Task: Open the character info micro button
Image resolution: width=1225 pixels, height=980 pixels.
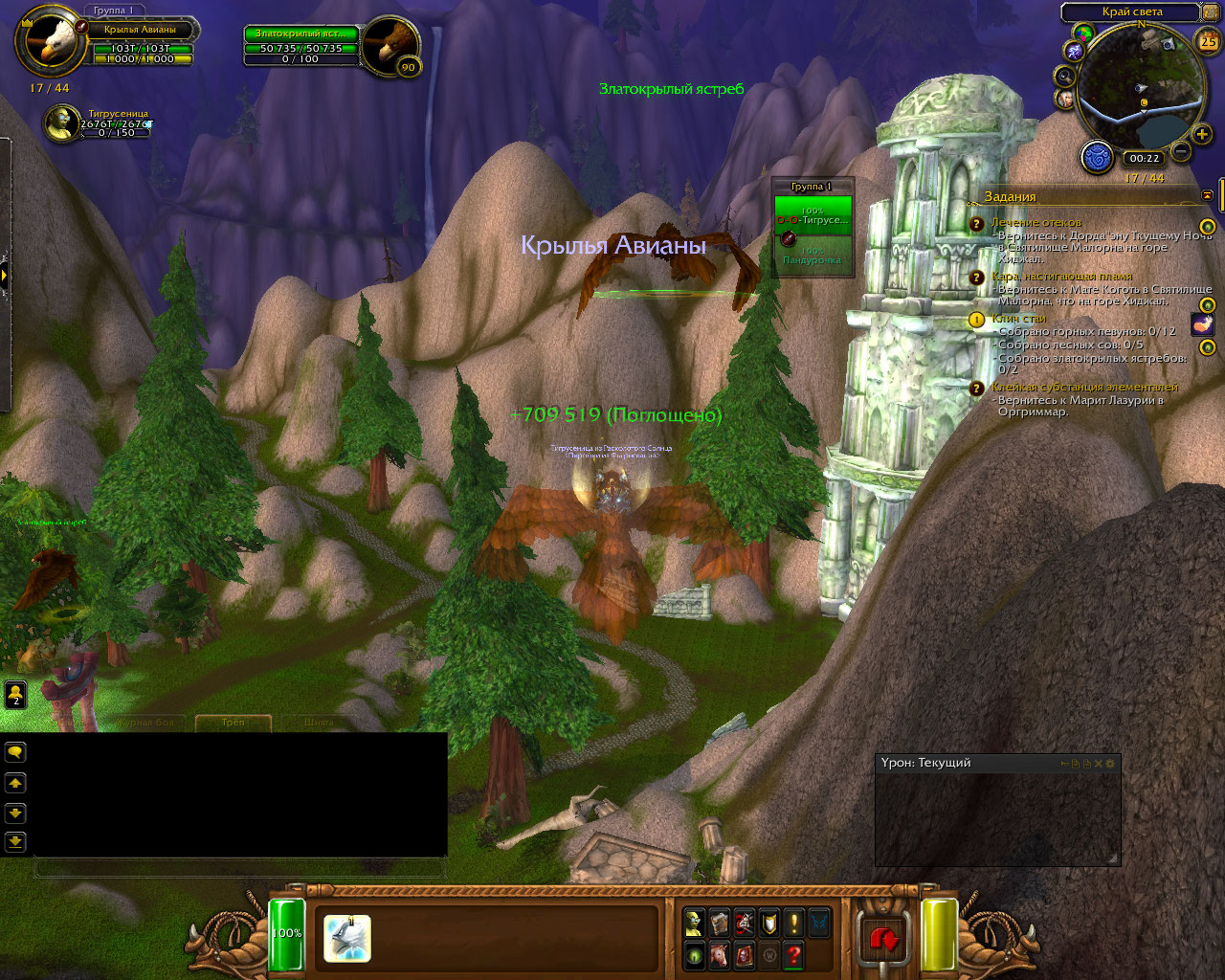Action: pyautogui.click(x=693, y=923)
